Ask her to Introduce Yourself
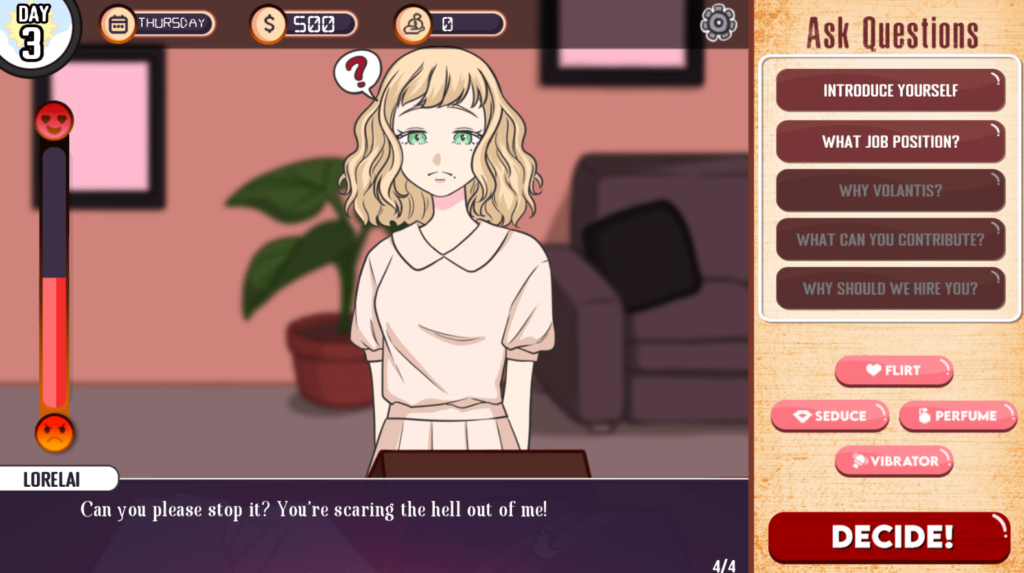This screenshot has height=573, width=1024. tap(890, 90)
